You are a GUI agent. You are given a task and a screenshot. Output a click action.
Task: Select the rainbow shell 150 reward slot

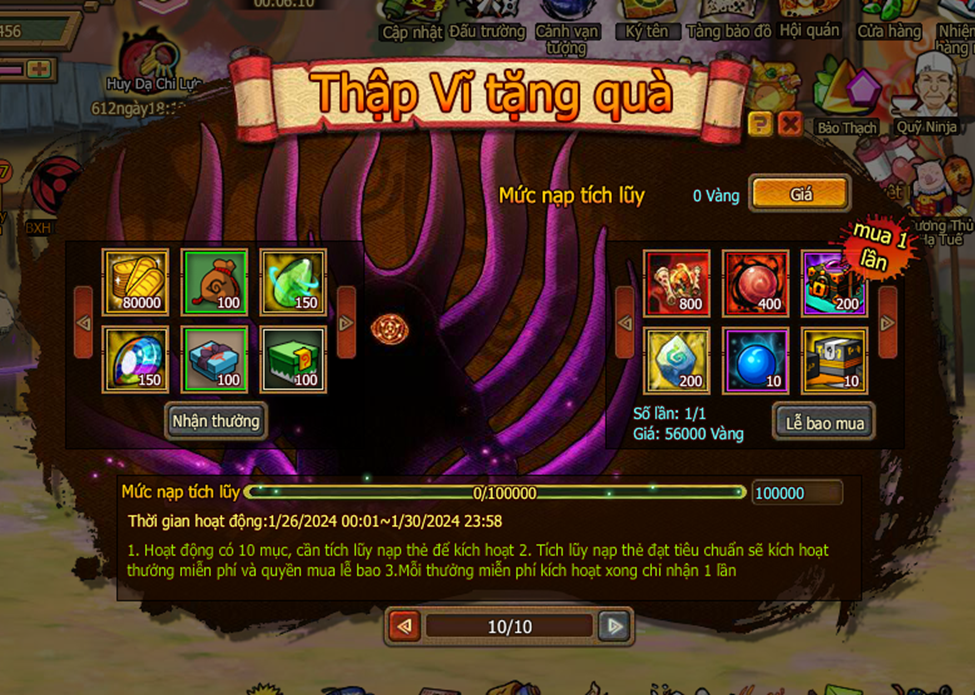(x=135, y=360)
